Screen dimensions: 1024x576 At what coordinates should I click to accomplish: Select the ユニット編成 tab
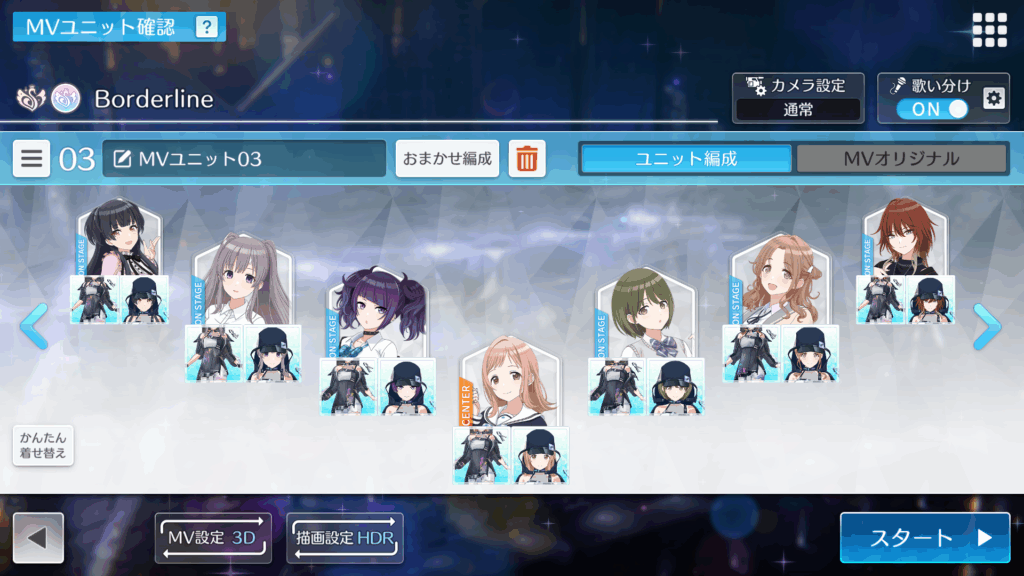click(686, 159)
